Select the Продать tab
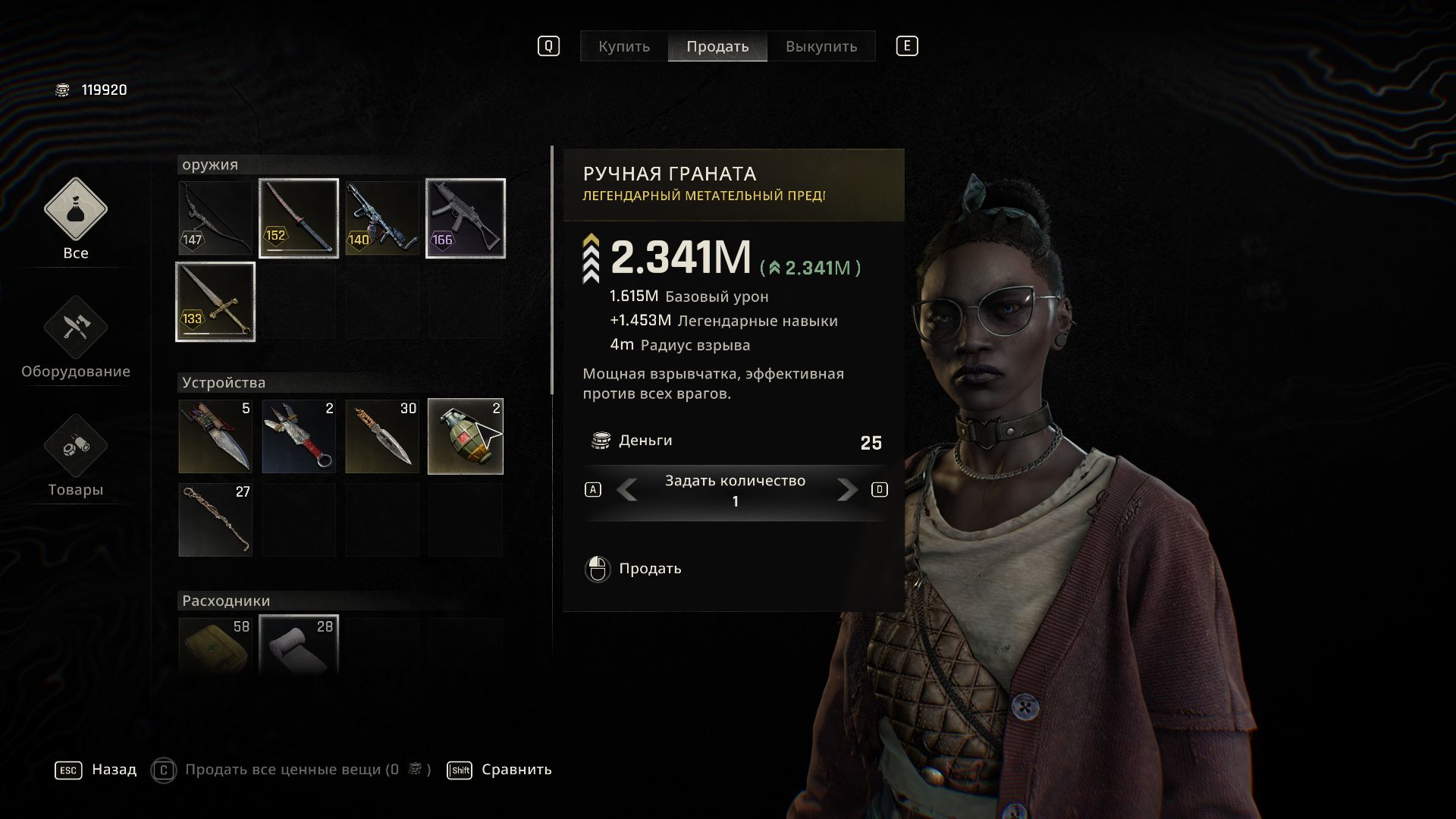This screenshot has height=819, width=1456. pos(717,46)
